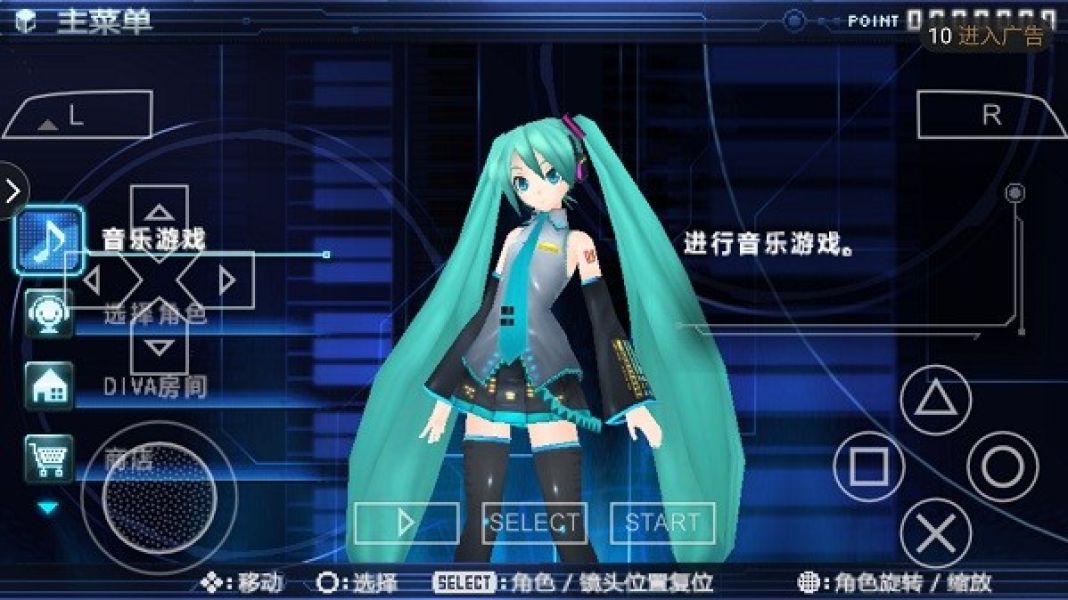Image resolution: width=1068 pixels, height=600 pixels.
Task: Tap the D-pad right arrow
Action: point(226,281)
